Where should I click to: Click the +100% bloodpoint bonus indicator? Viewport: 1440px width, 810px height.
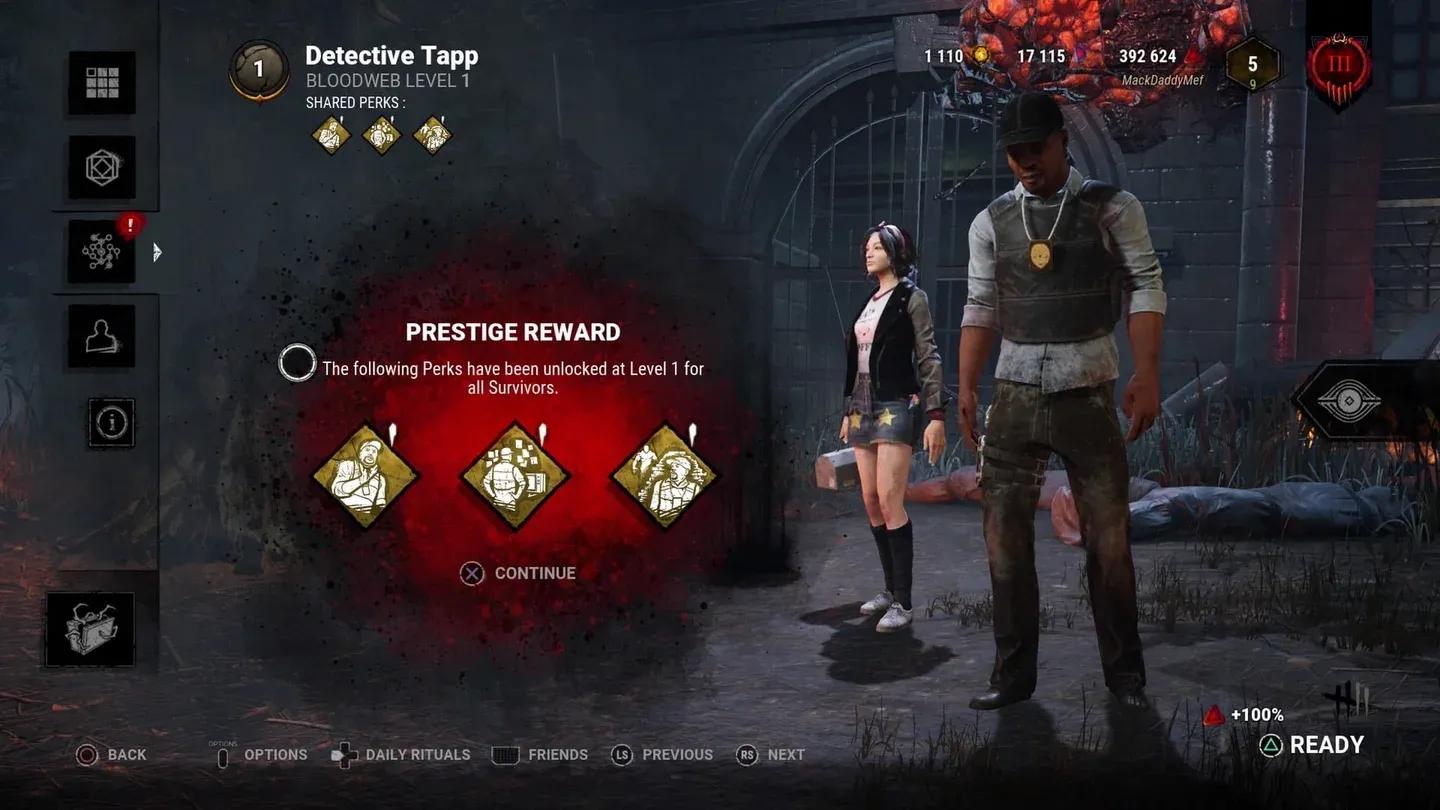click(1244, 714)
